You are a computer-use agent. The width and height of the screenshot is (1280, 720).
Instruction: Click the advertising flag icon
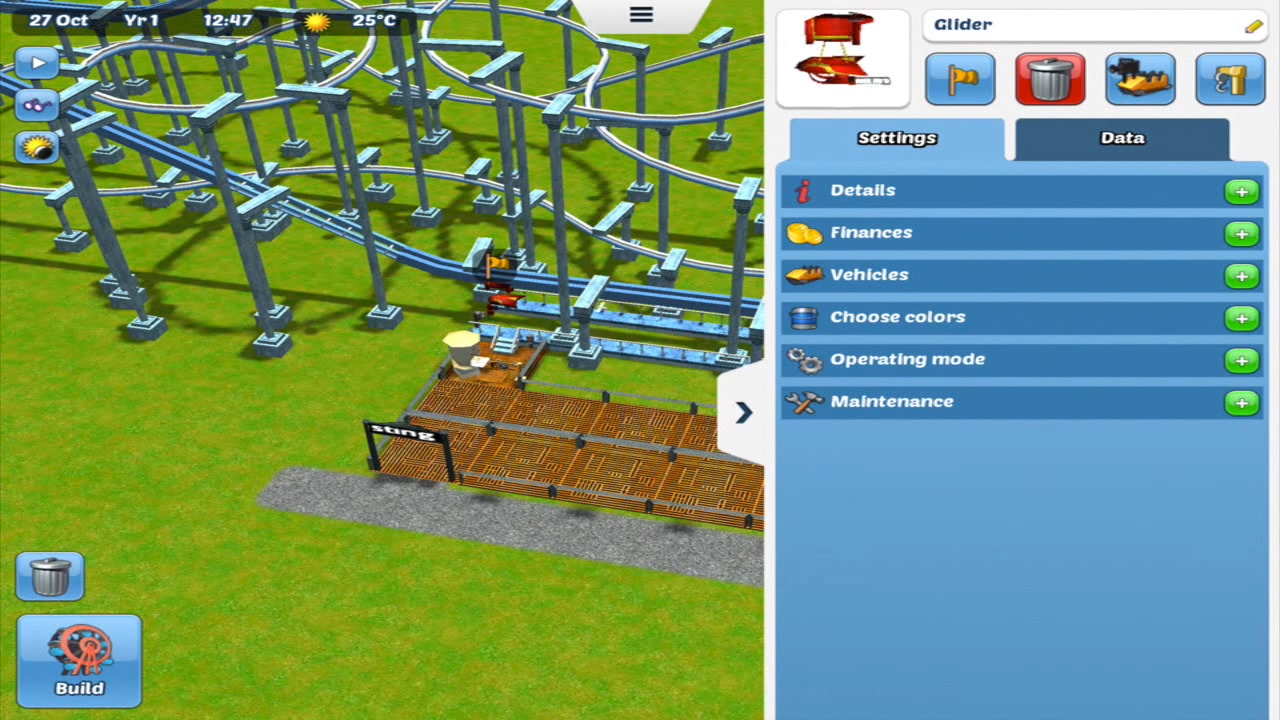point(959,78)
